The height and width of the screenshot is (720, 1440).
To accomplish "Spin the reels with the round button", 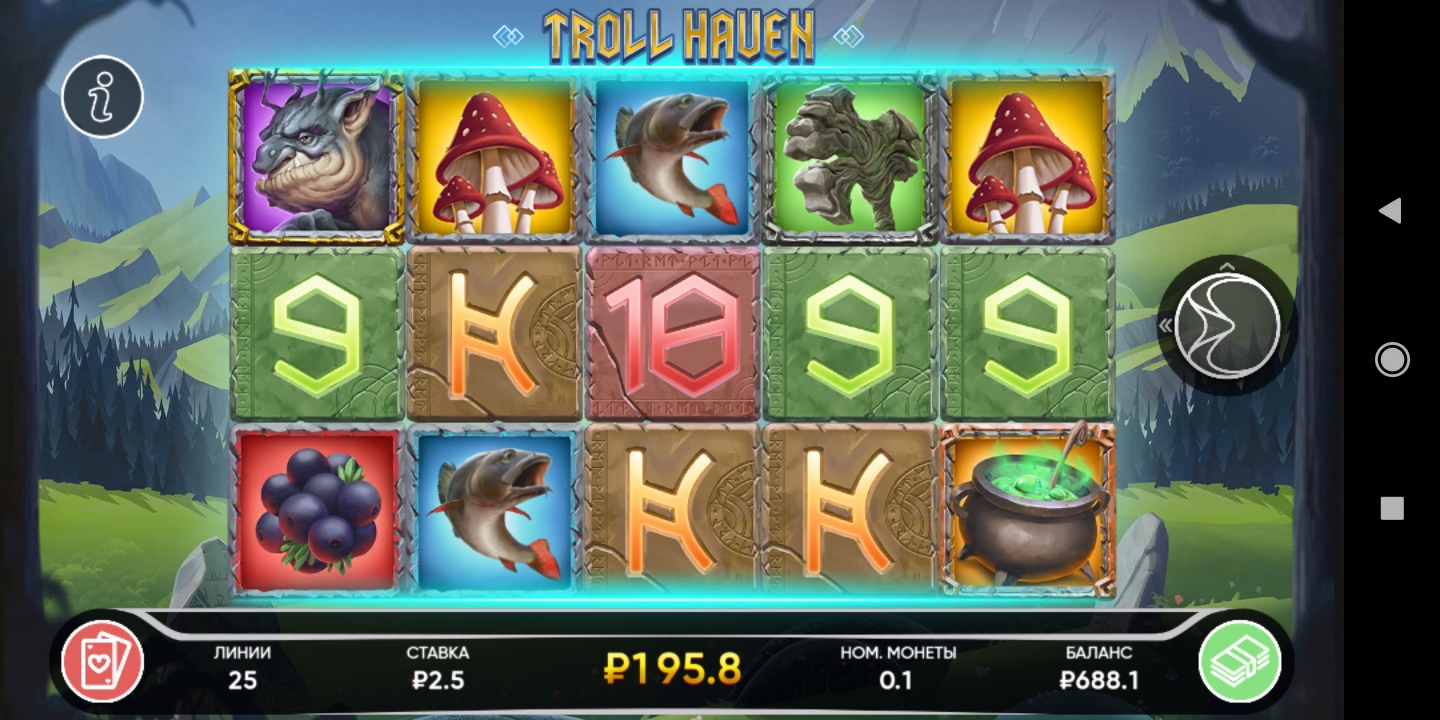I will pos(1227,325).
